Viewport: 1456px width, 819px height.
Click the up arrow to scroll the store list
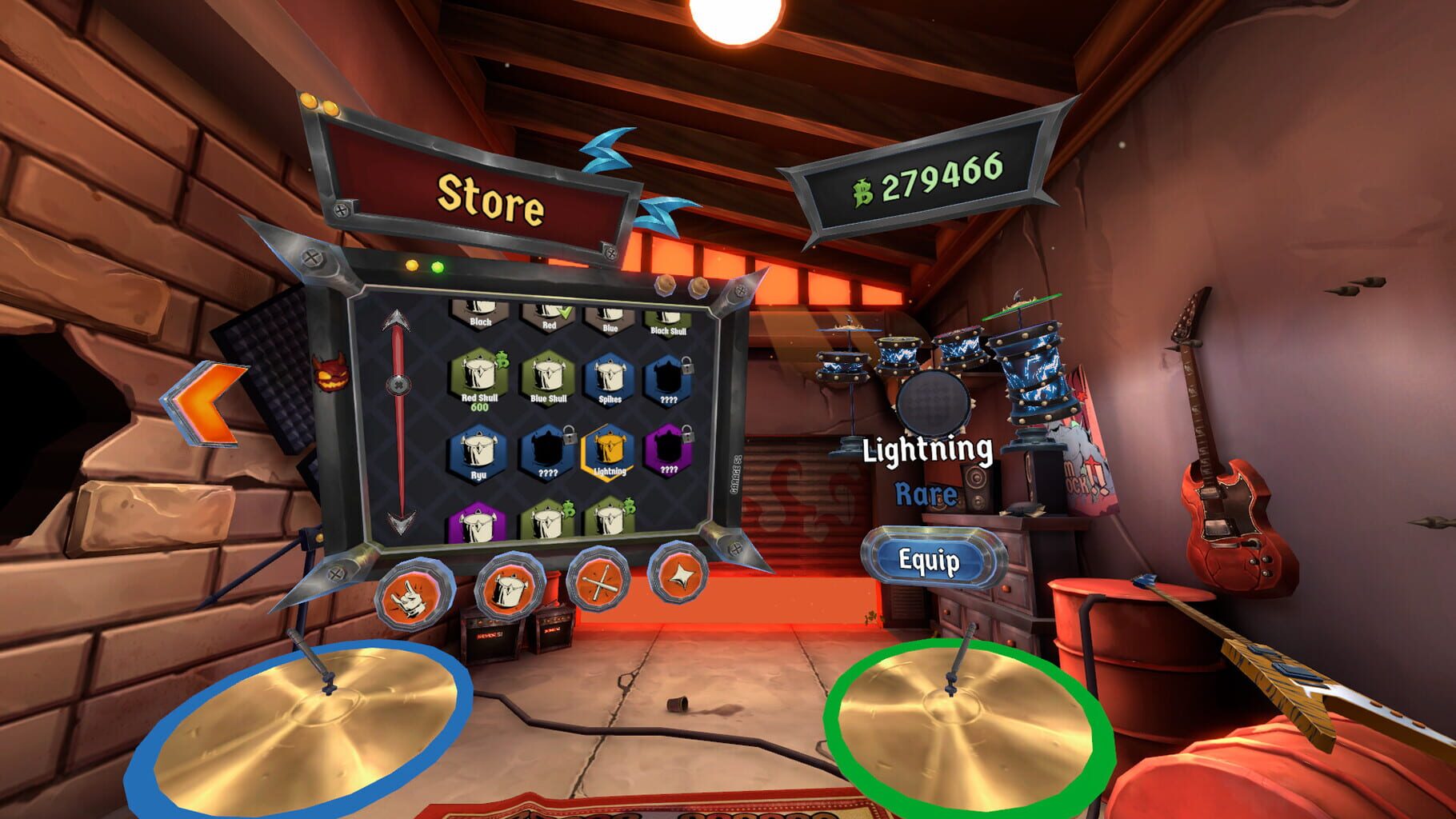tap(396, 319)
